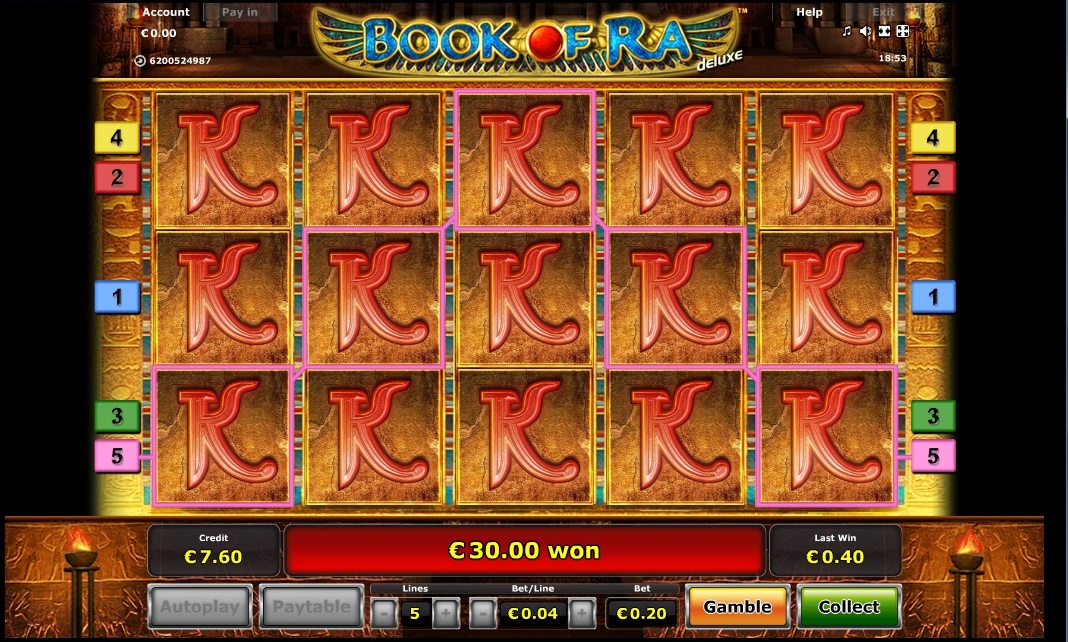Exit the game via the Exit menu
This screenshot has height=642, width=1068.
[883, 12]
